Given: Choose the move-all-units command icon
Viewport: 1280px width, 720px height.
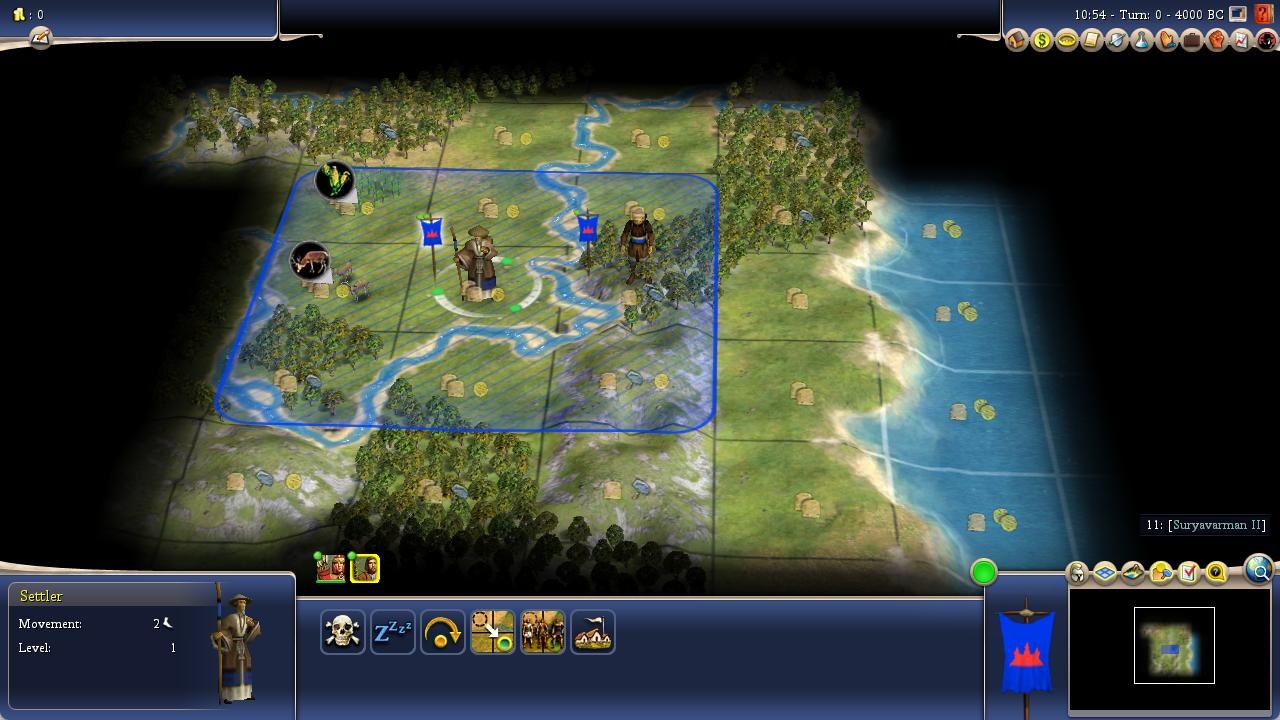Looking at the screenshot, I should tap(543, 633).
